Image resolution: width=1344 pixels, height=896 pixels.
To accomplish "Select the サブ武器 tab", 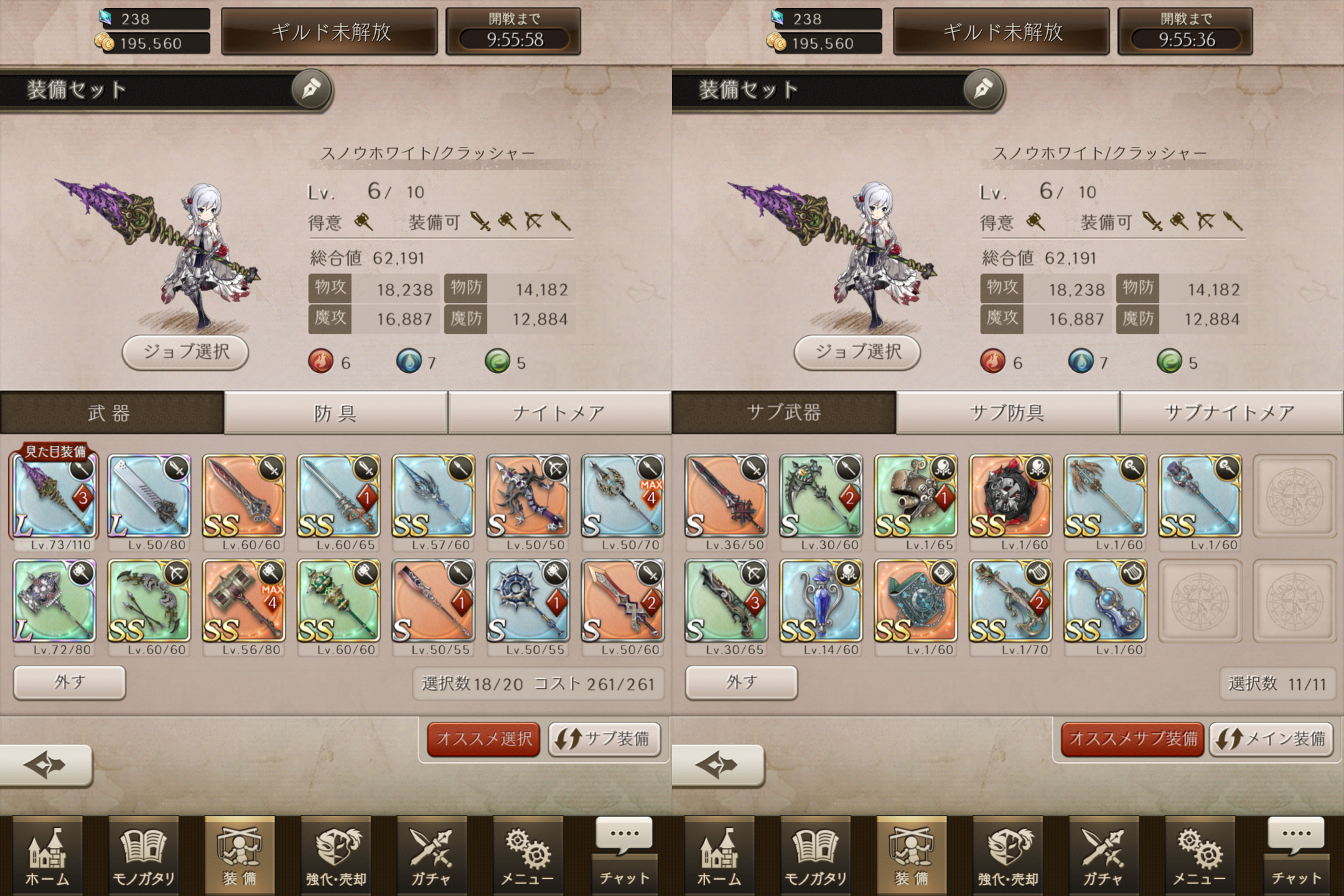I will pos(783,413).
